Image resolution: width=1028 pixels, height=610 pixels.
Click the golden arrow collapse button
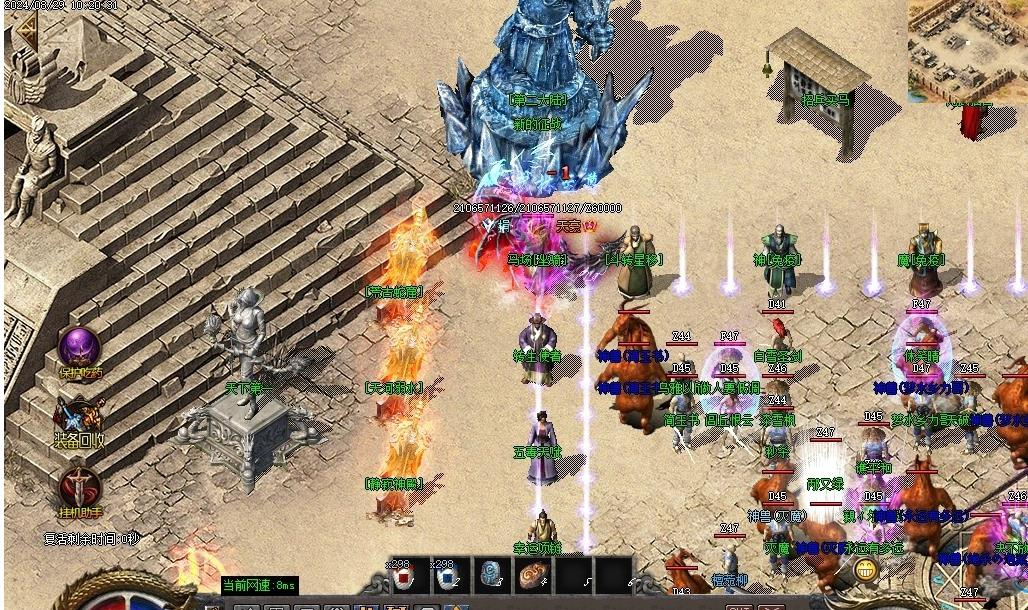[x=23, y=32]
